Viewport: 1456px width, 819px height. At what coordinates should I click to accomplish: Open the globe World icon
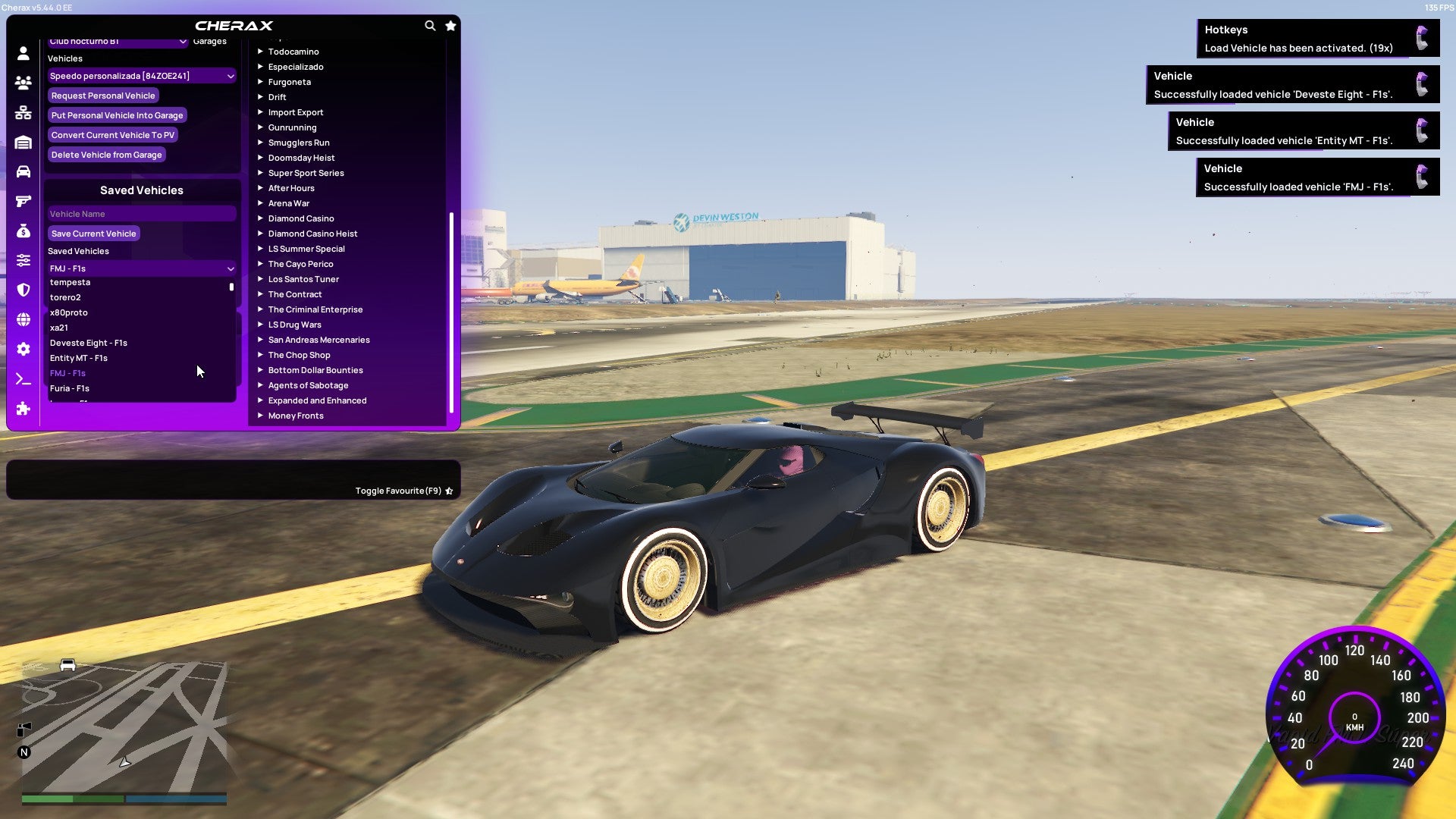23,318
